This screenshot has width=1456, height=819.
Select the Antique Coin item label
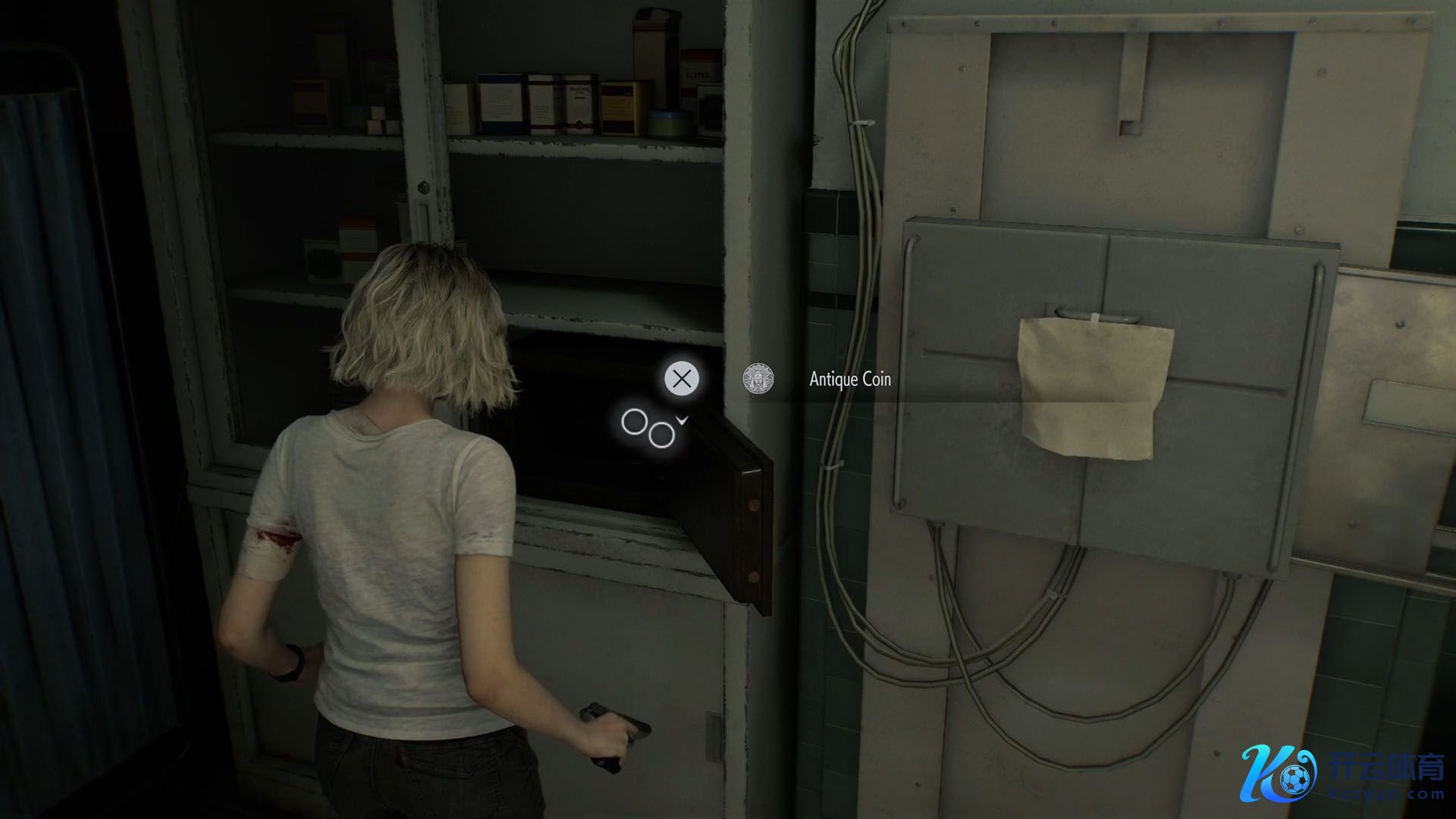[x=849, y=379]
